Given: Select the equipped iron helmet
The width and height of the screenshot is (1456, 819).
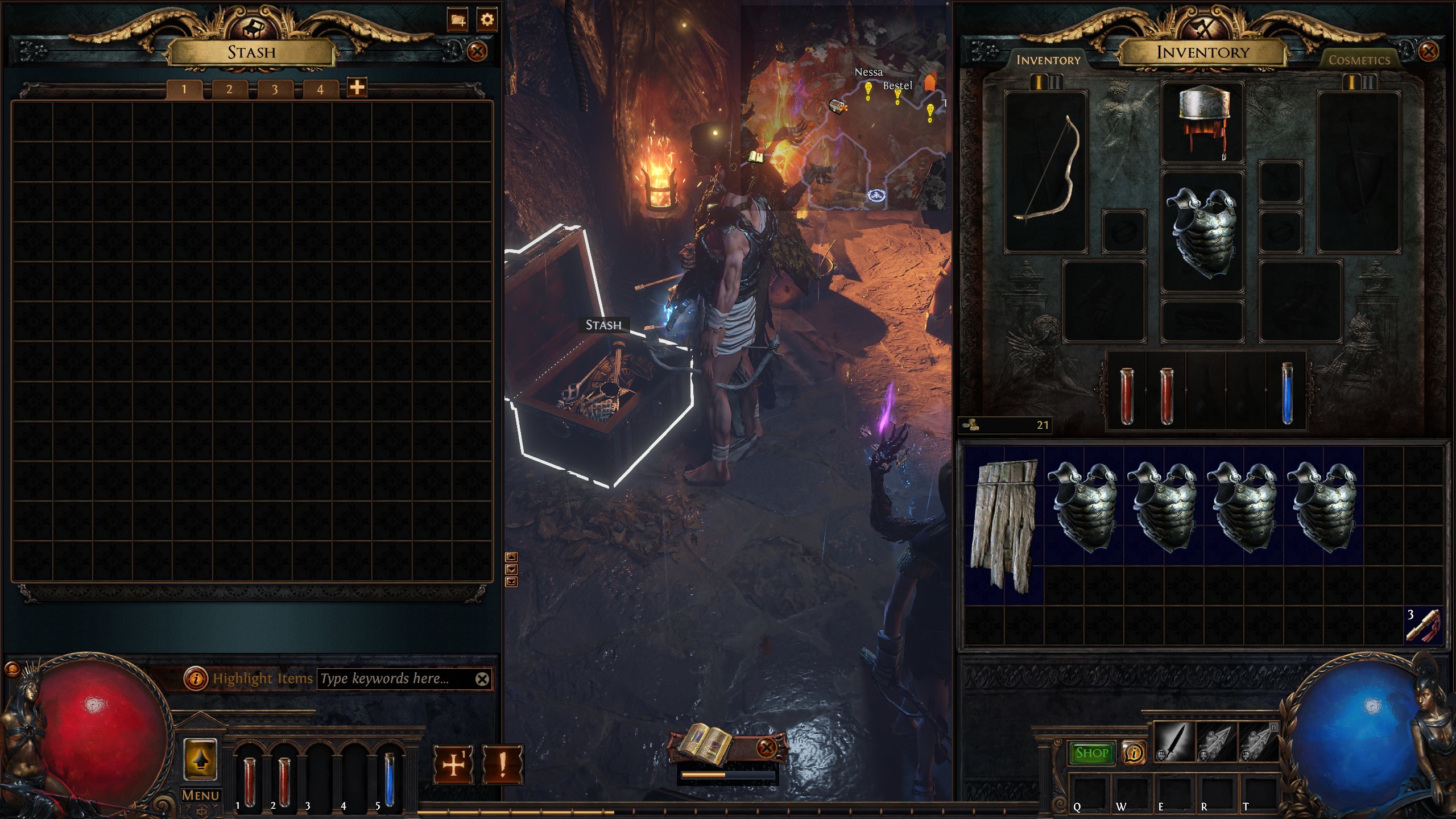Looking at the screenshot, I should pos(1203,123).
